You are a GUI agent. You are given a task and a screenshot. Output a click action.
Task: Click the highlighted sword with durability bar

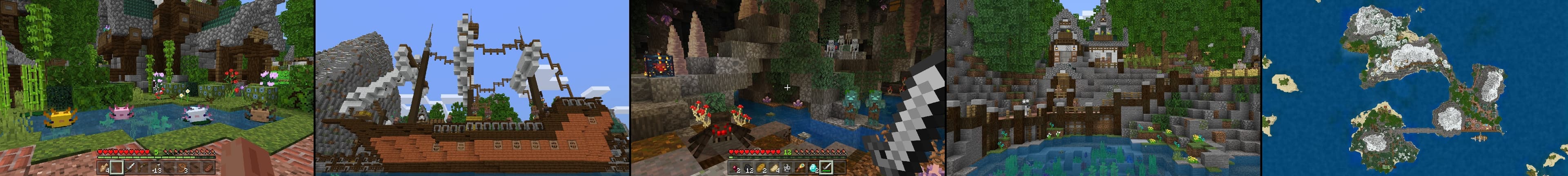[827, 167]
